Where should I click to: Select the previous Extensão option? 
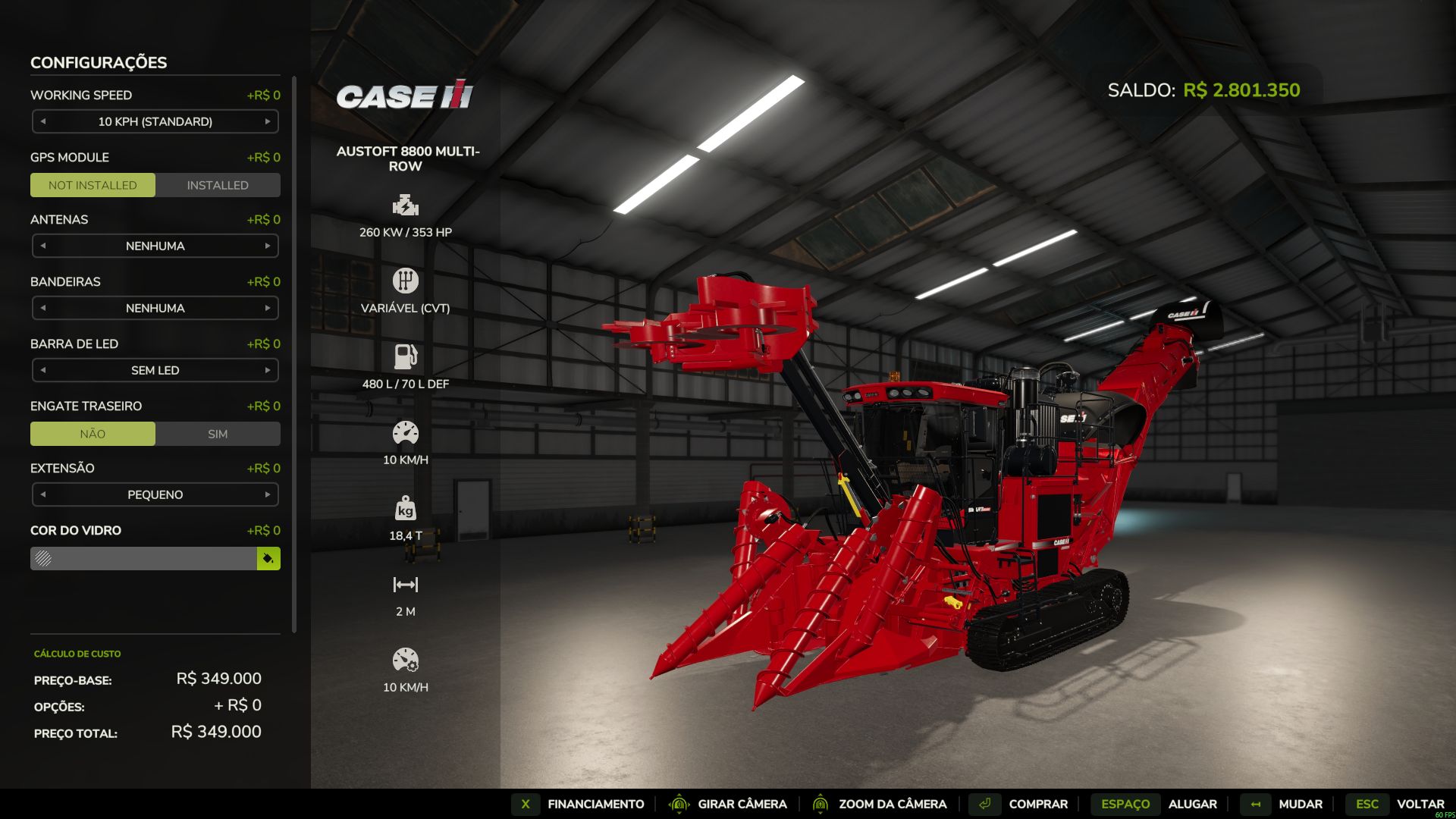point(43,494)
